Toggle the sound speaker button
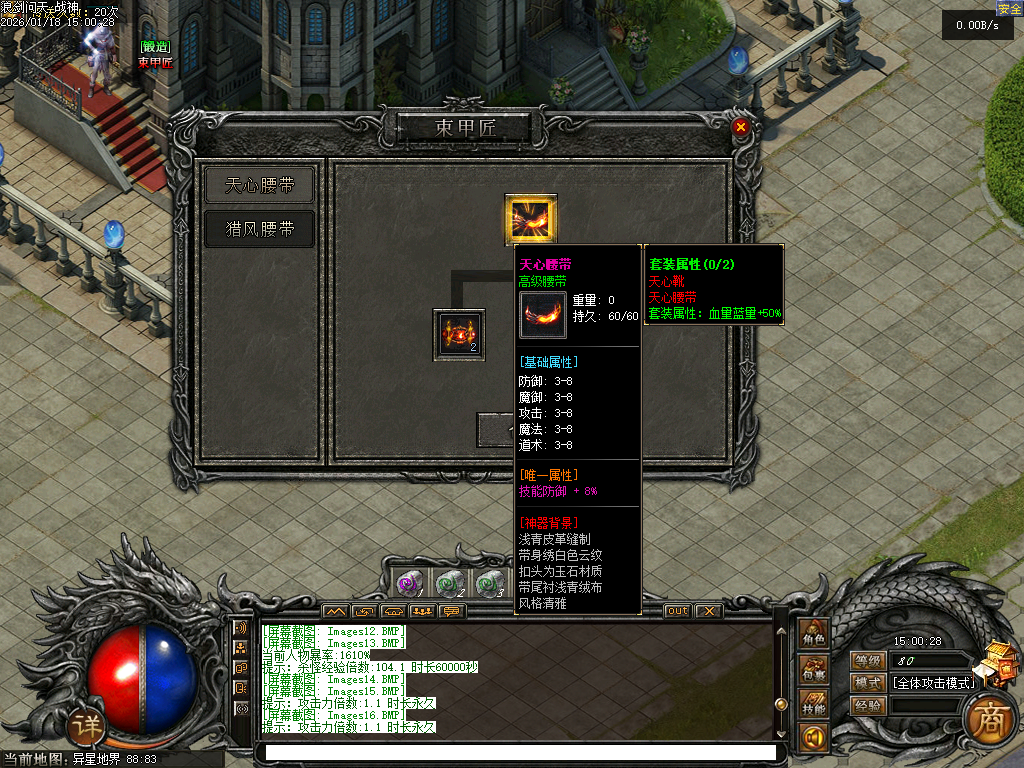Screen dimensions: 1024x768 click(812, 739)
